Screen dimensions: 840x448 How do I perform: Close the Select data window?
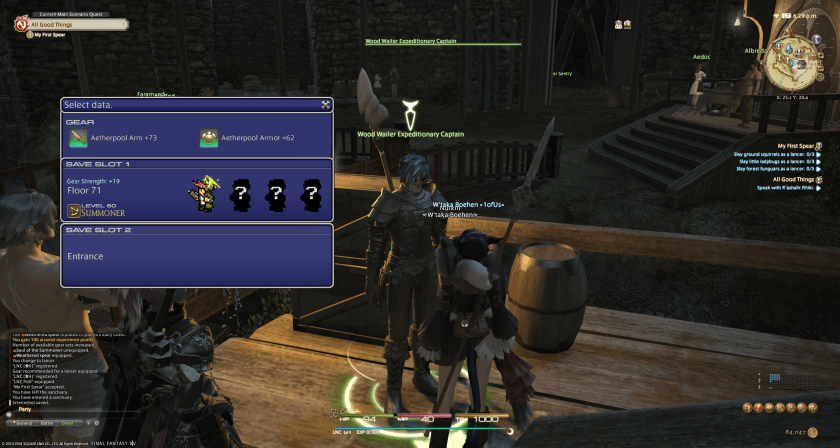point(326,104)
